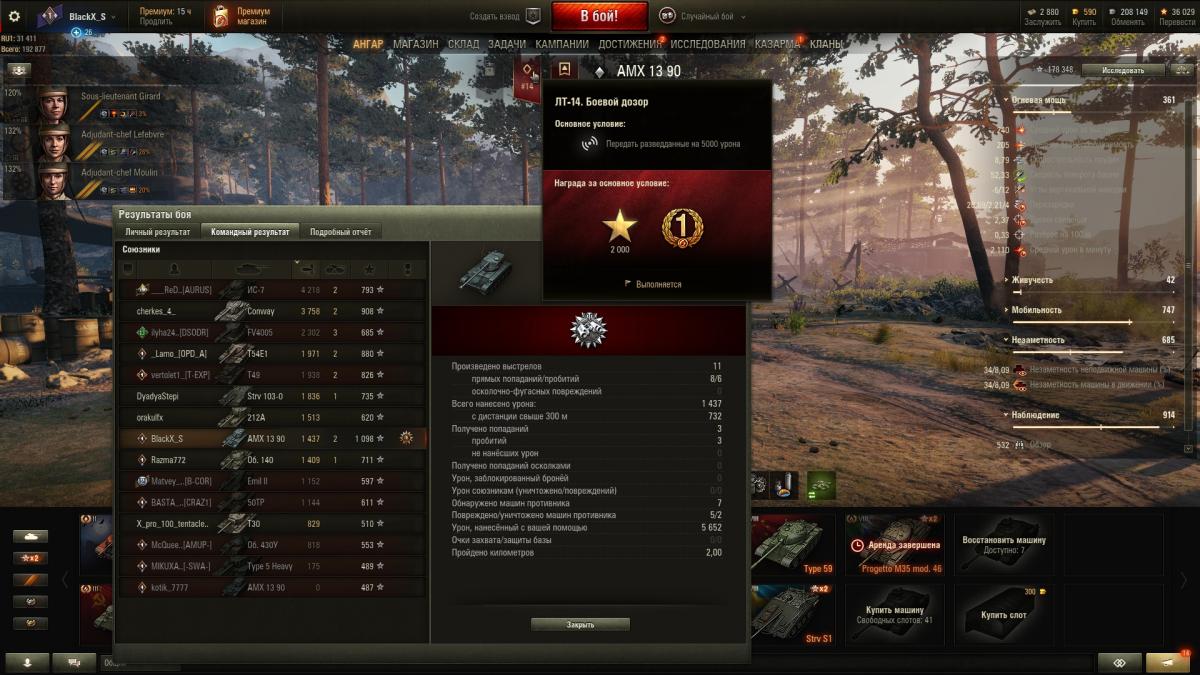Image resolution: width=1200 pixels, height=675 pixels.
Task: Open the «КАМПАНИИ» section
Action: coord(561,44)
